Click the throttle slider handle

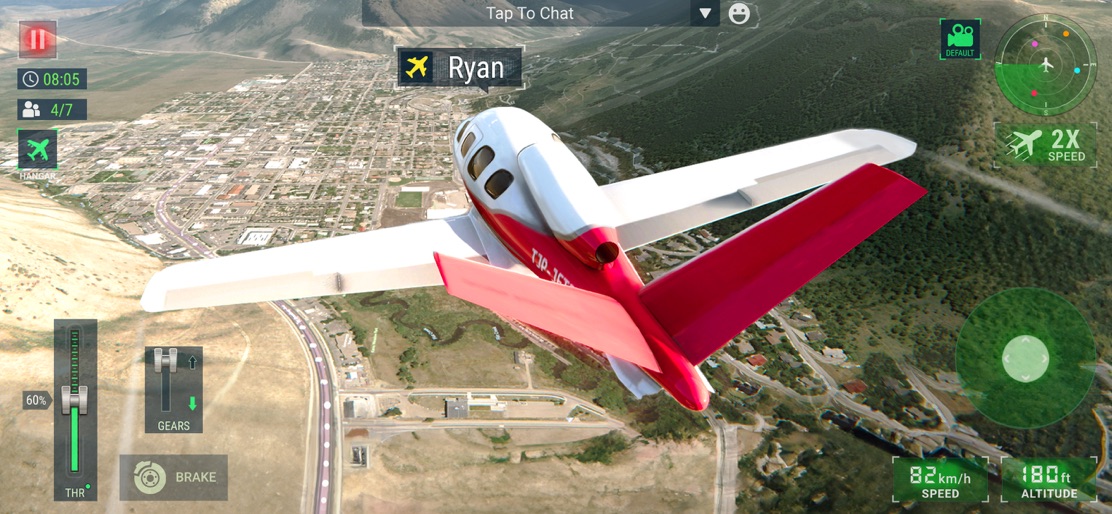75,399
